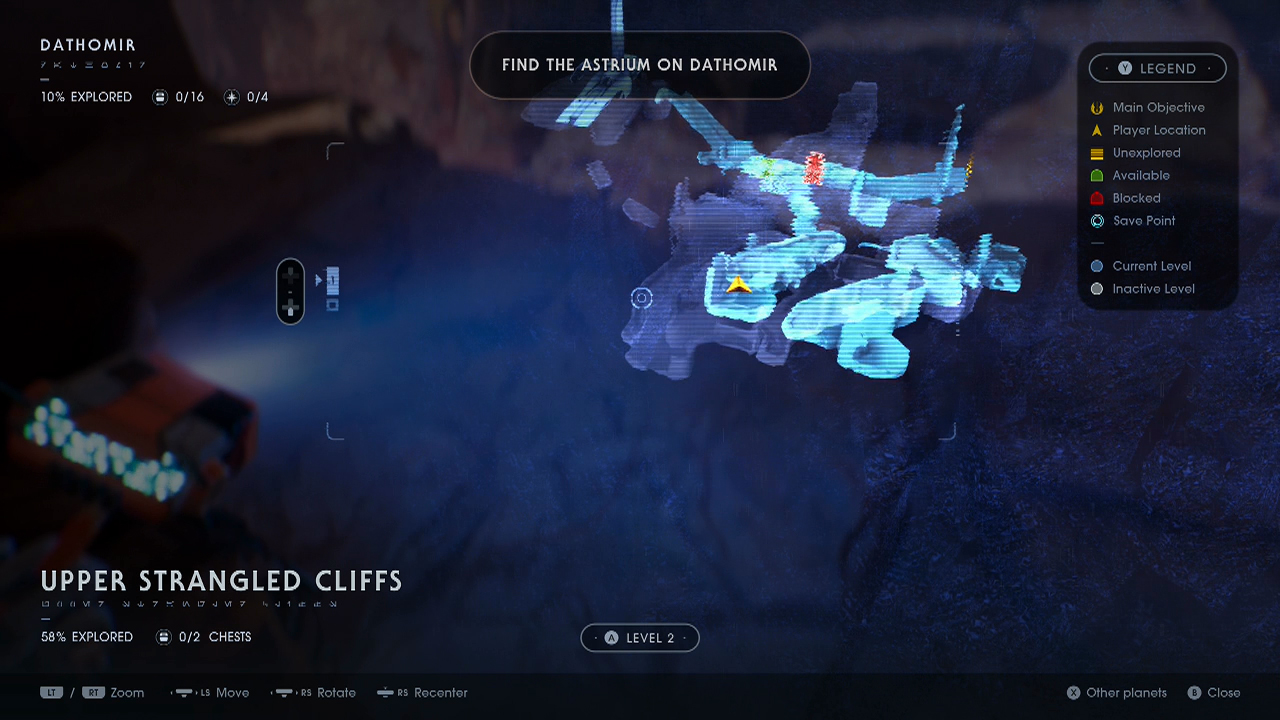Click the chest counter icon showing 0/16

coord(160,96)
